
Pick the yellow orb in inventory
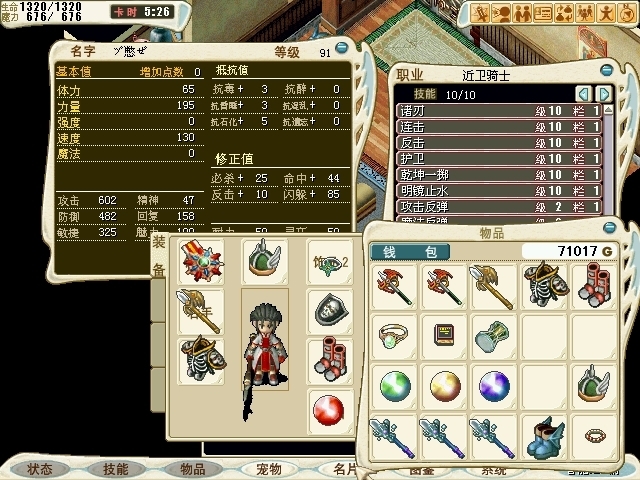tap(441, 384)
